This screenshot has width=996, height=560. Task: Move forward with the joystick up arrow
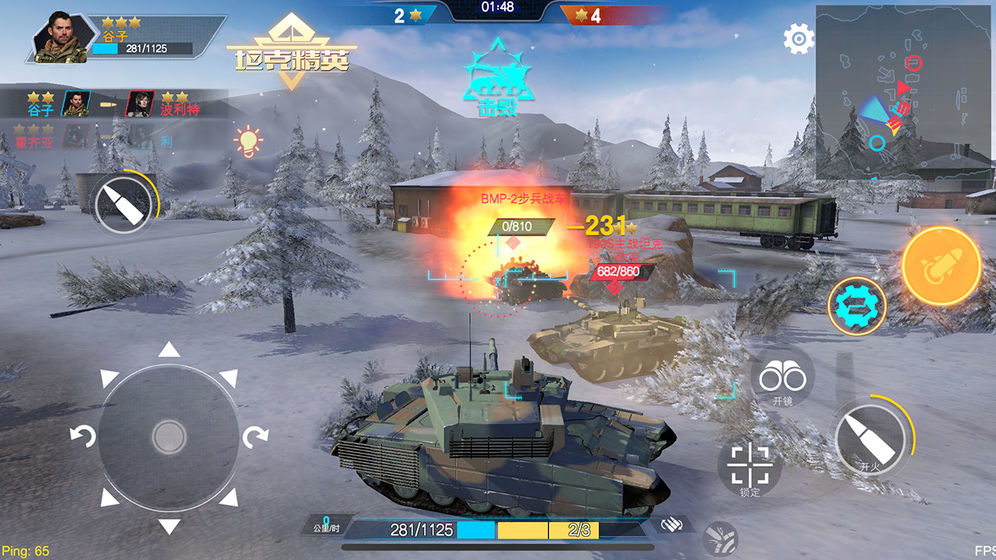(169, 350)
